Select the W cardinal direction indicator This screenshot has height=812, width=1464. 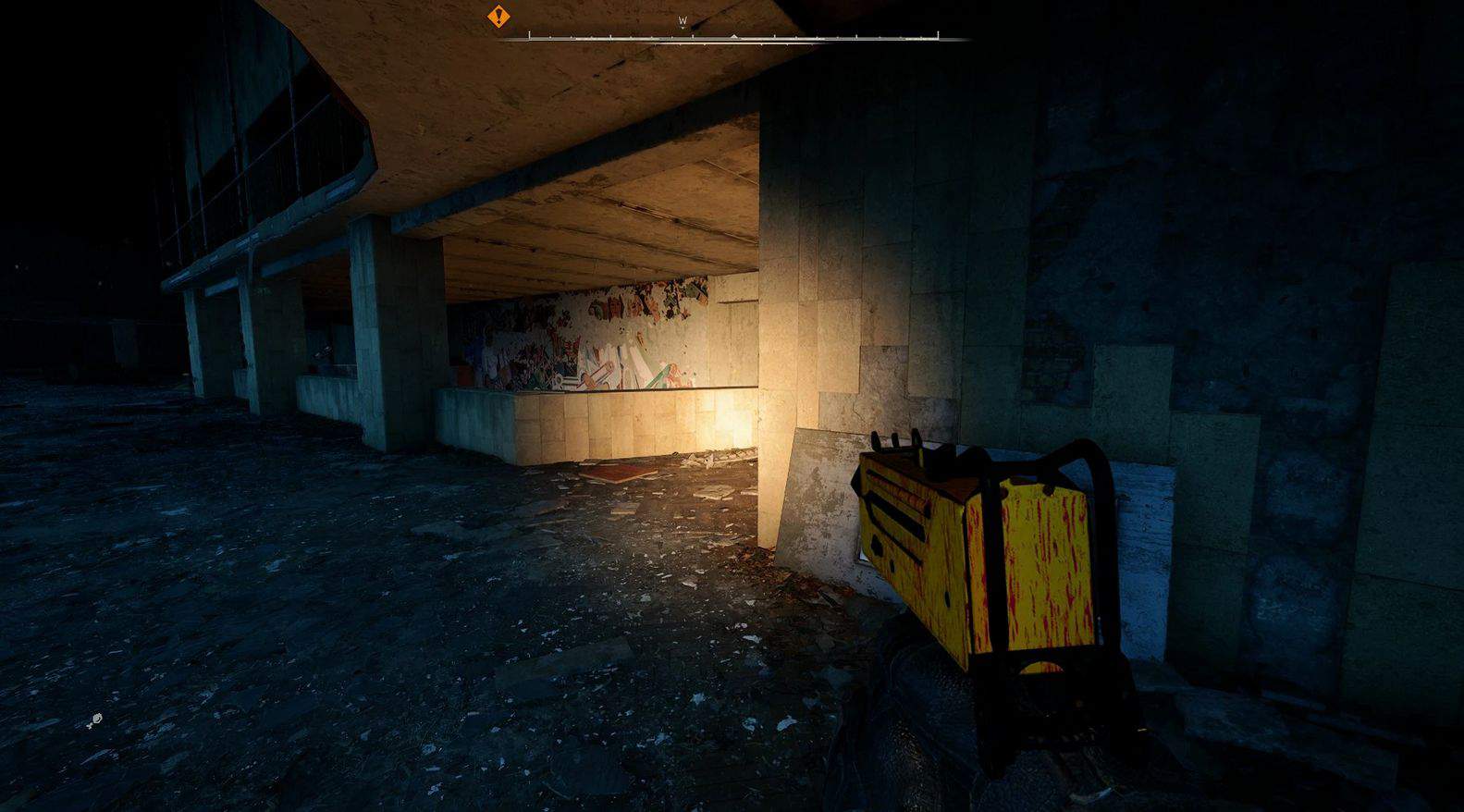point(682,18)
